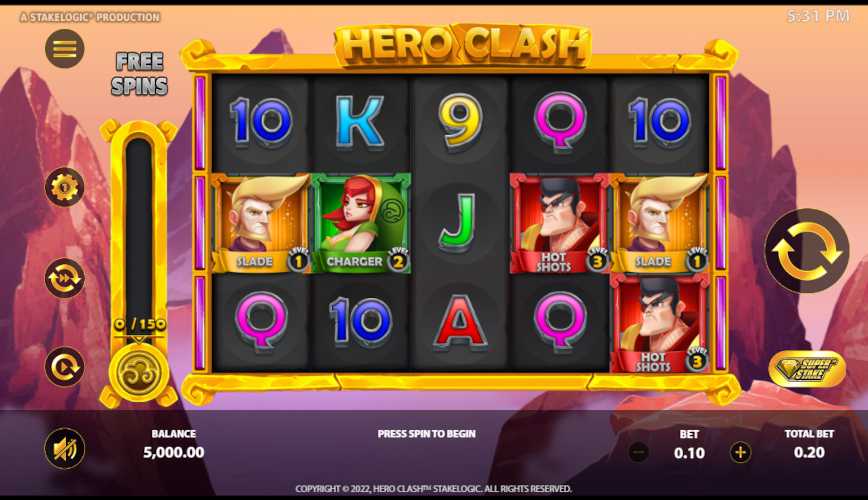Toggle the Super Stake feature
The height and width of the screenshot is (500, 868).
(806, 368)
